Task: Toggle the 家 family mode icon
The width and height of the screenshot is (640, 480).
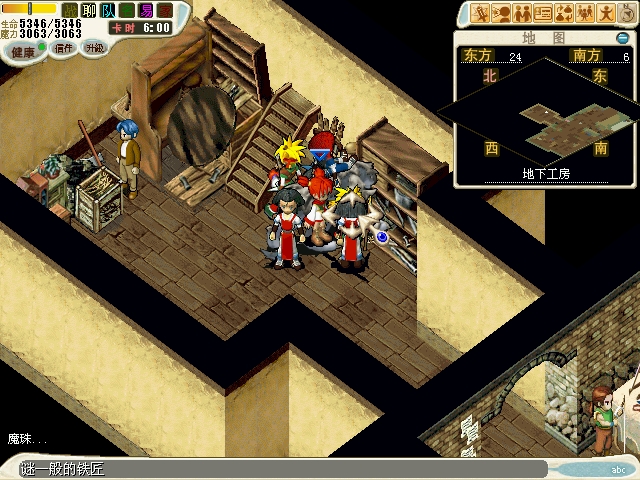Action: [x=164, y=10]
